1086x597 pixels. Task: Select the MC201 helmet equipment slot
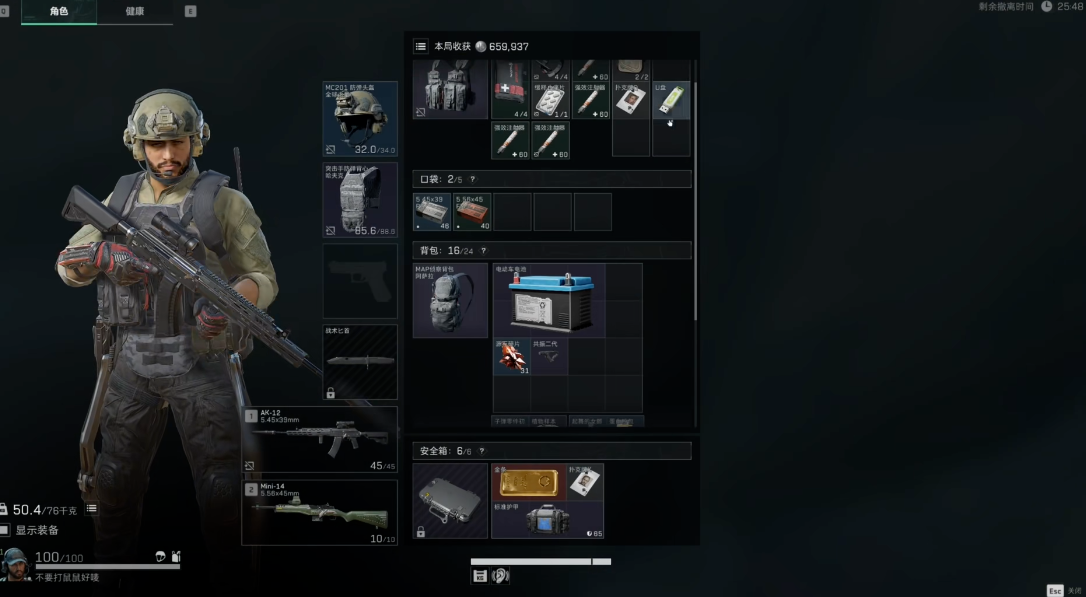(360, 119)
